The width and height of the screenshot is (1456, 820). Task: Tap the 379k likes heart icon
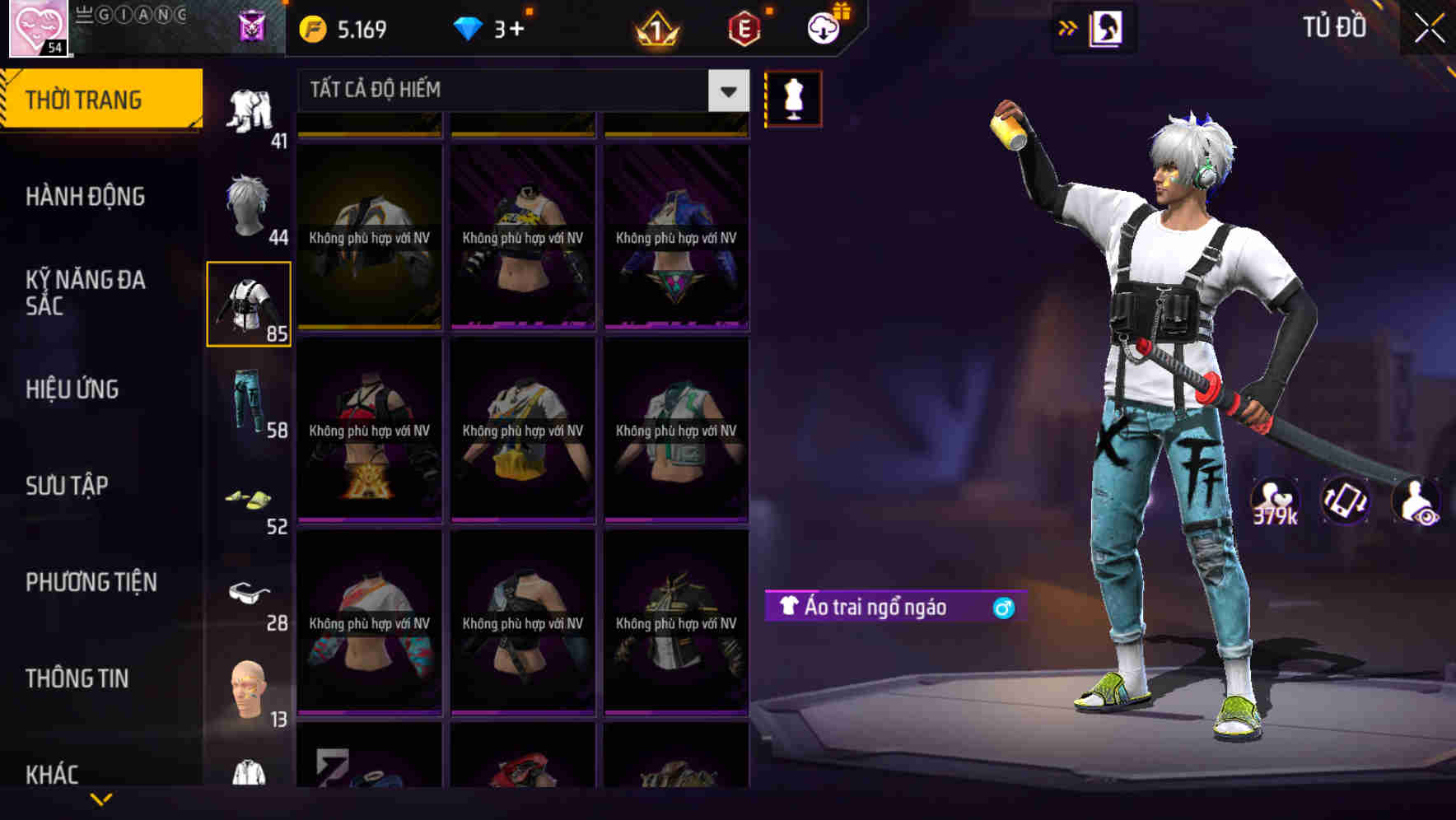tap(1273, 501)
